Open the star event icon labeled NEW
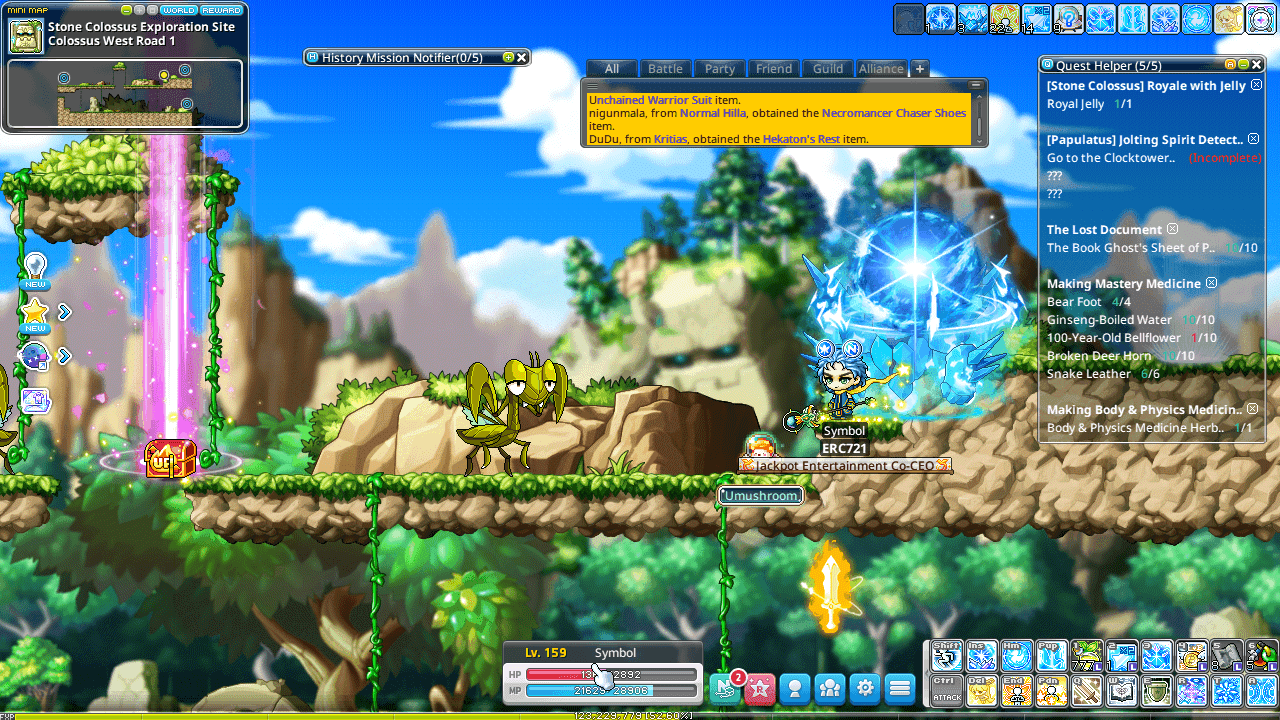1280x720 pixels. tap(35, 312)
